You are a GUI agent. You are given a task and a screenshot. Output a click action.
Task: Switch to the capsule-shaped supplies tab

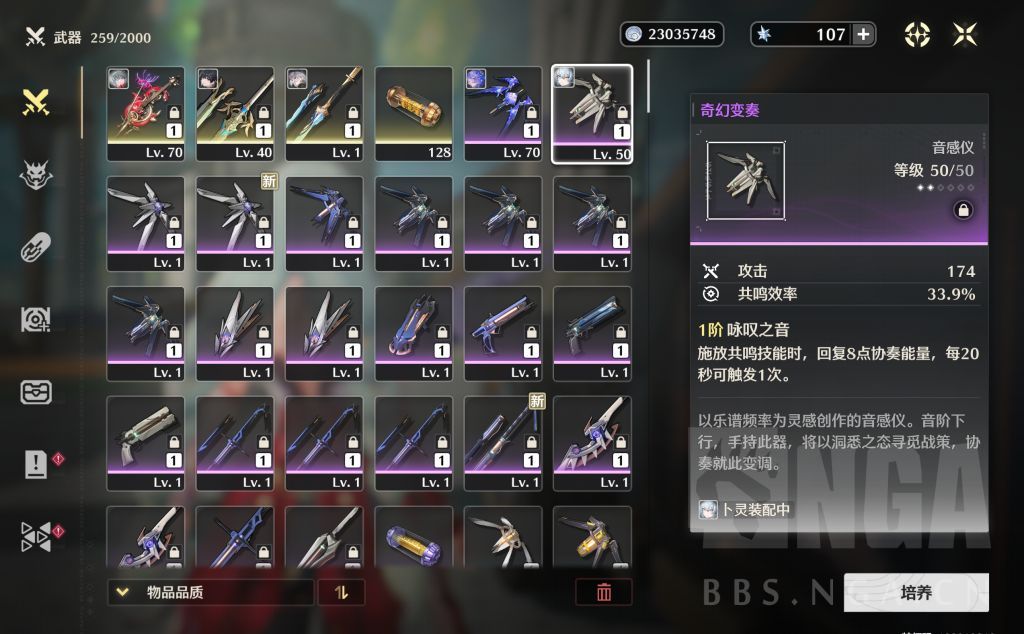point(37,246)
